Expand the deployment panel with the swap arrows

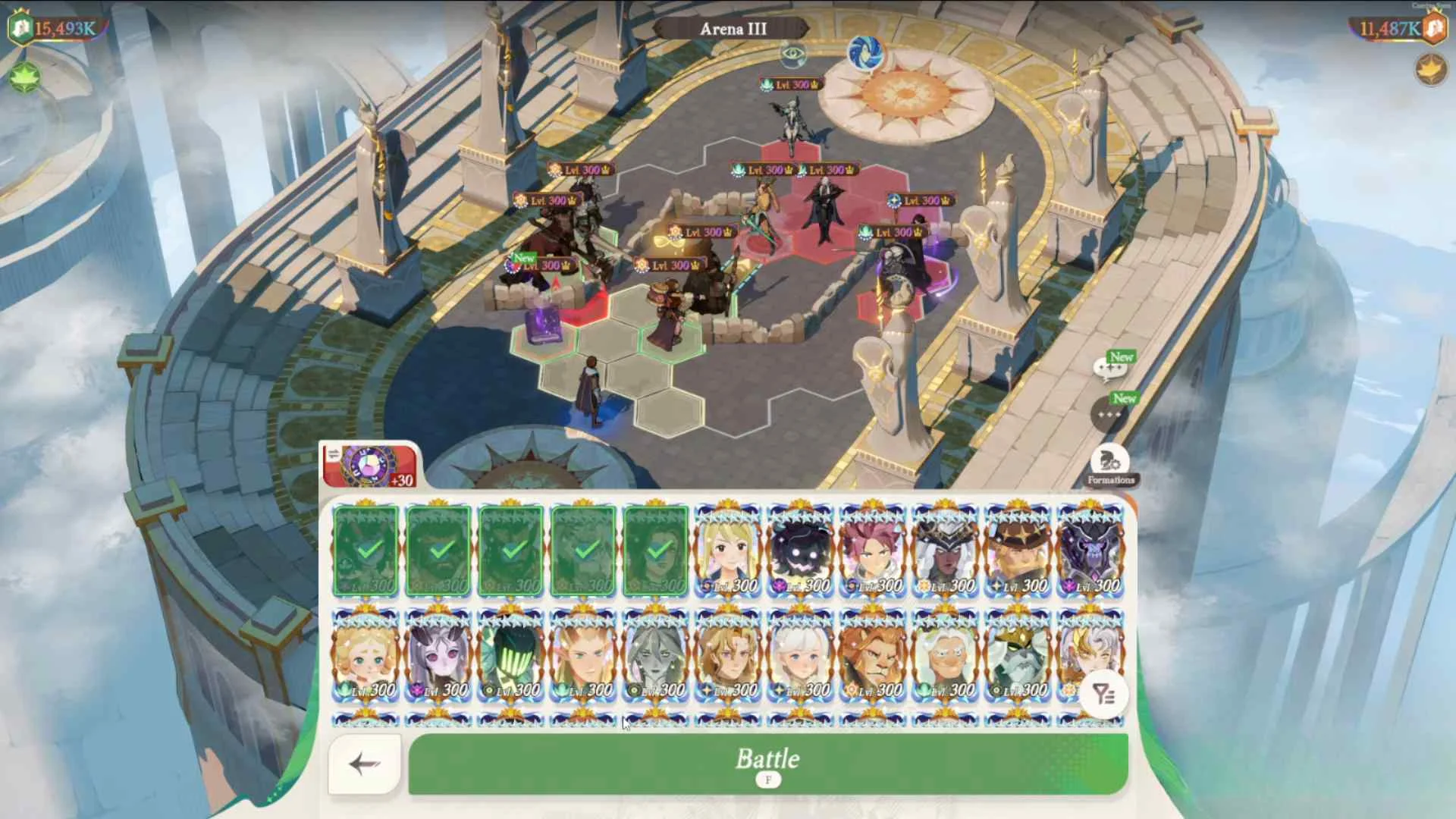click(334, 453)
